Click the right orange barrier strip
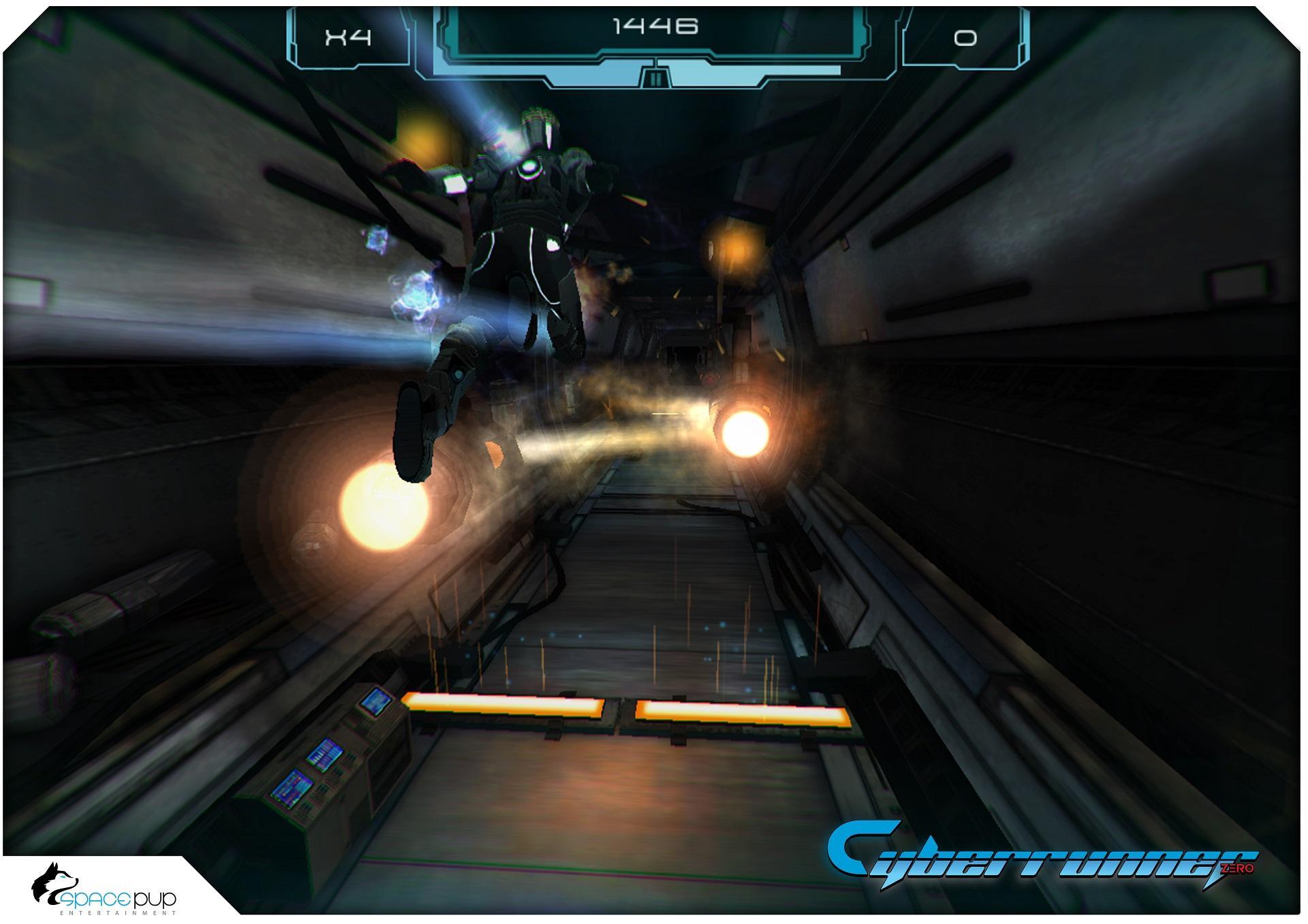 pyautogui.click(x=743, y=712)
